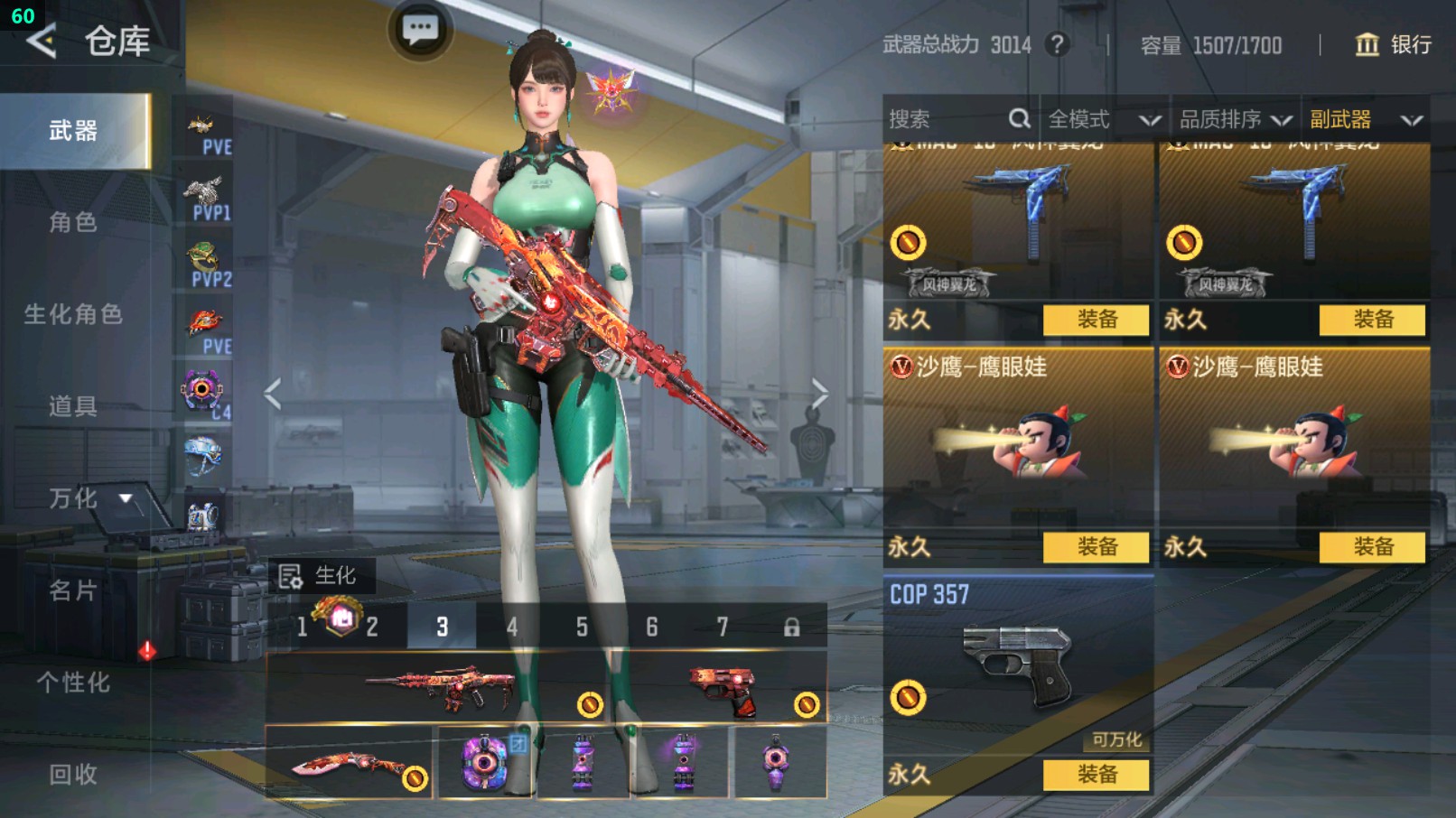Select loadout slot 5

tap(582, 627)
